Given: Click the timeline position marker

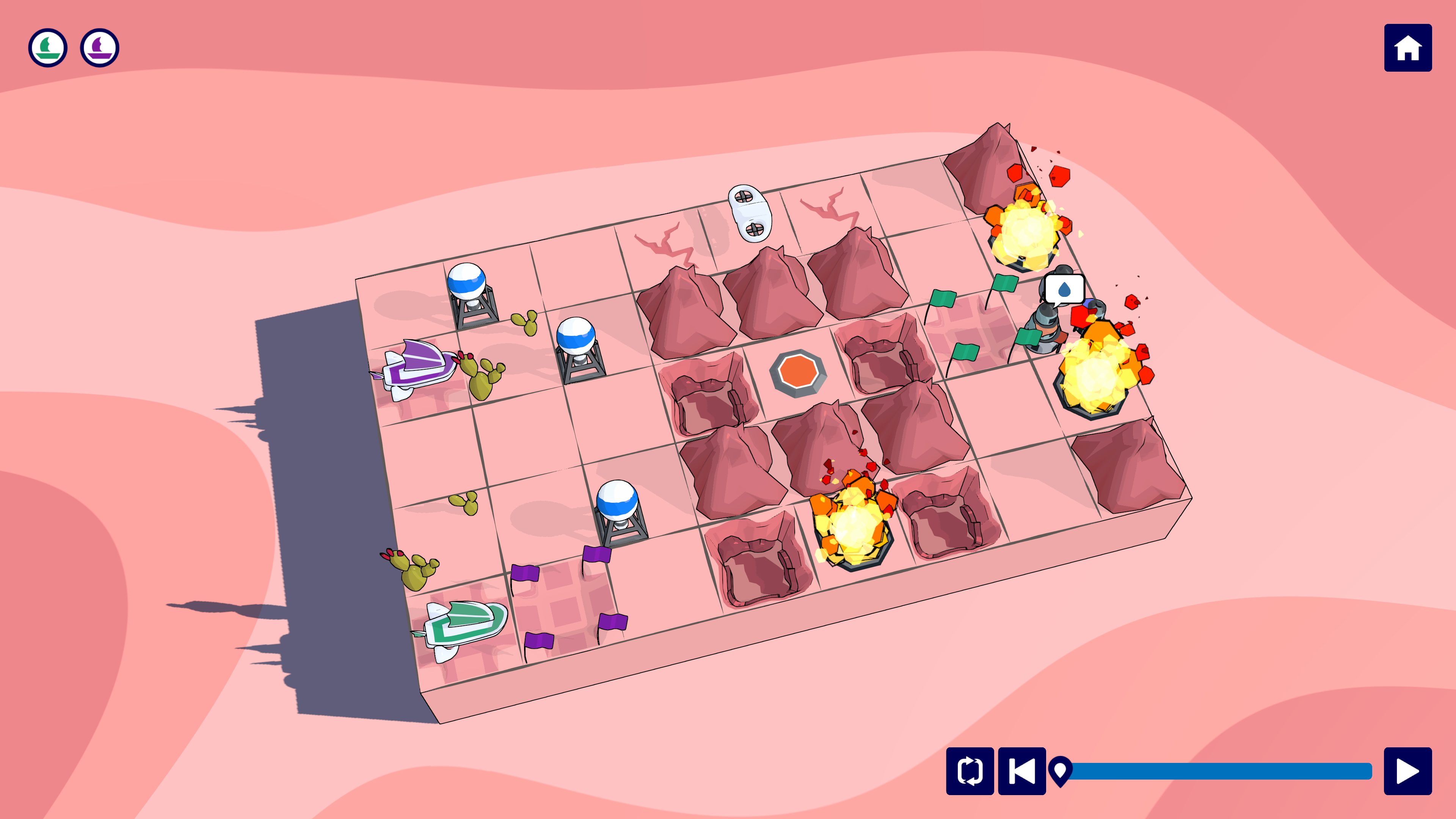Looking at the screenshot, I should [1061, 770].
